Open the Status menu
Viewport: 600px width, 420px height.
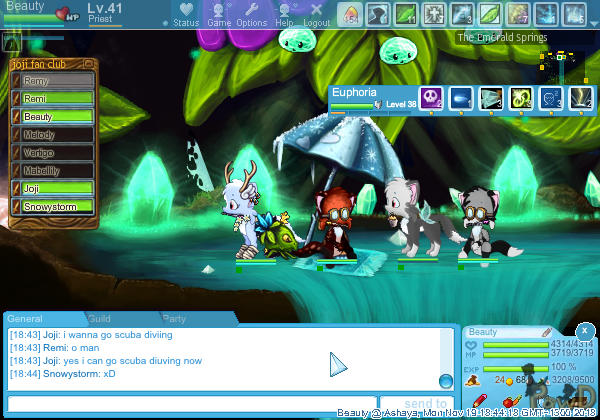tap(185, 14)
